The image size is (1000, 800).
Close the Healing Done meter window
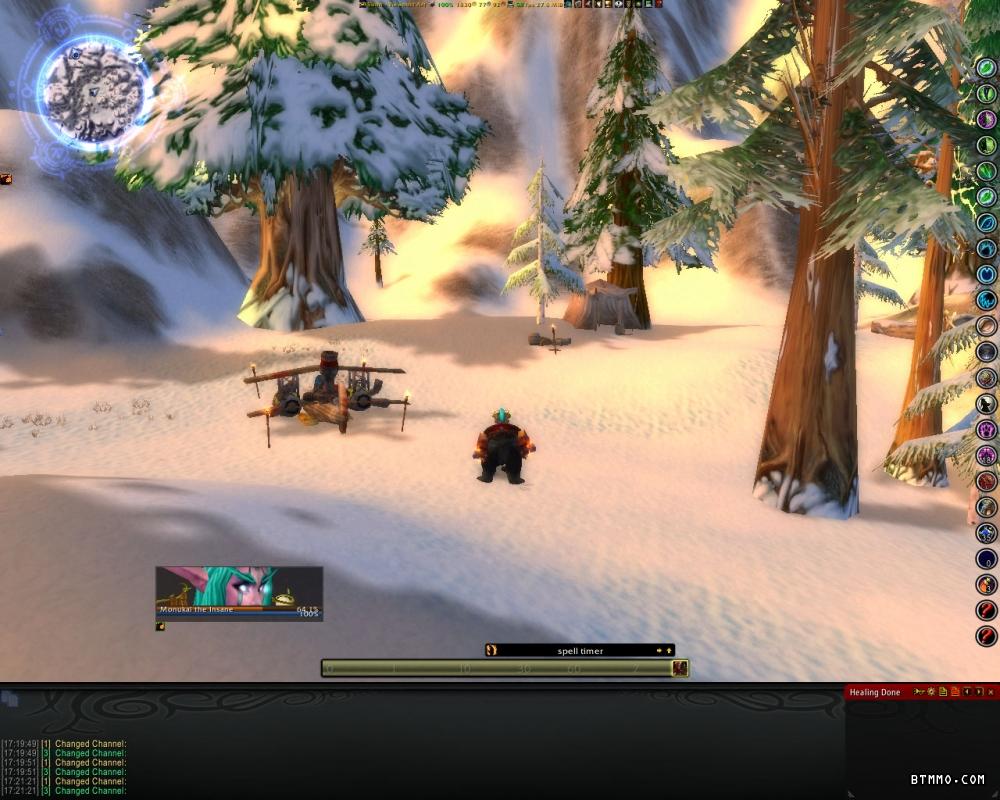pyautogui.click(x=990, y=692)
